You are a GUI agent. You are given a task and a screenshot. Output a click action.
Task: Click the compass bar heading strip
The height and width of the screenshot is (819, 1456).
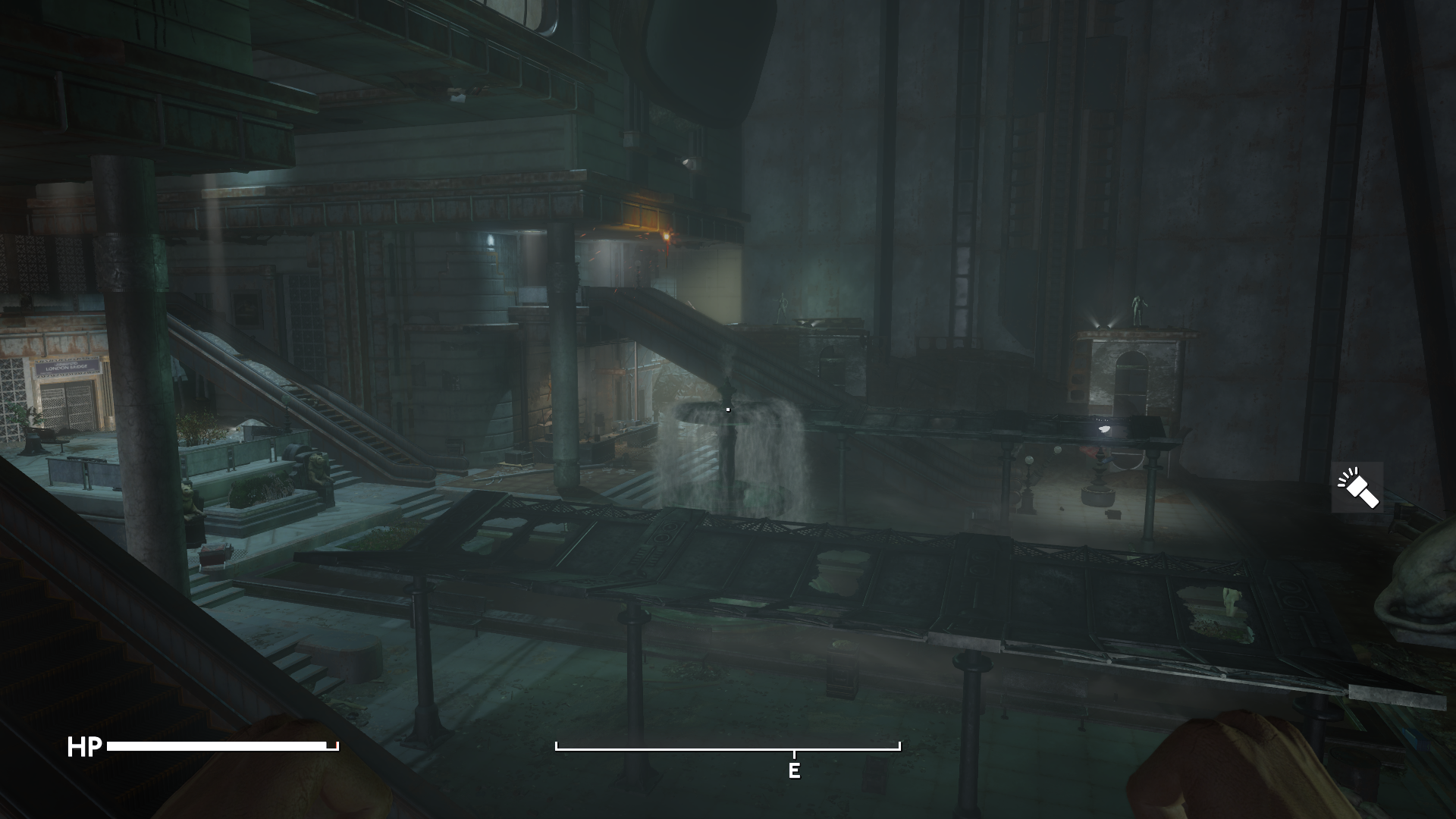pos(727,749)
